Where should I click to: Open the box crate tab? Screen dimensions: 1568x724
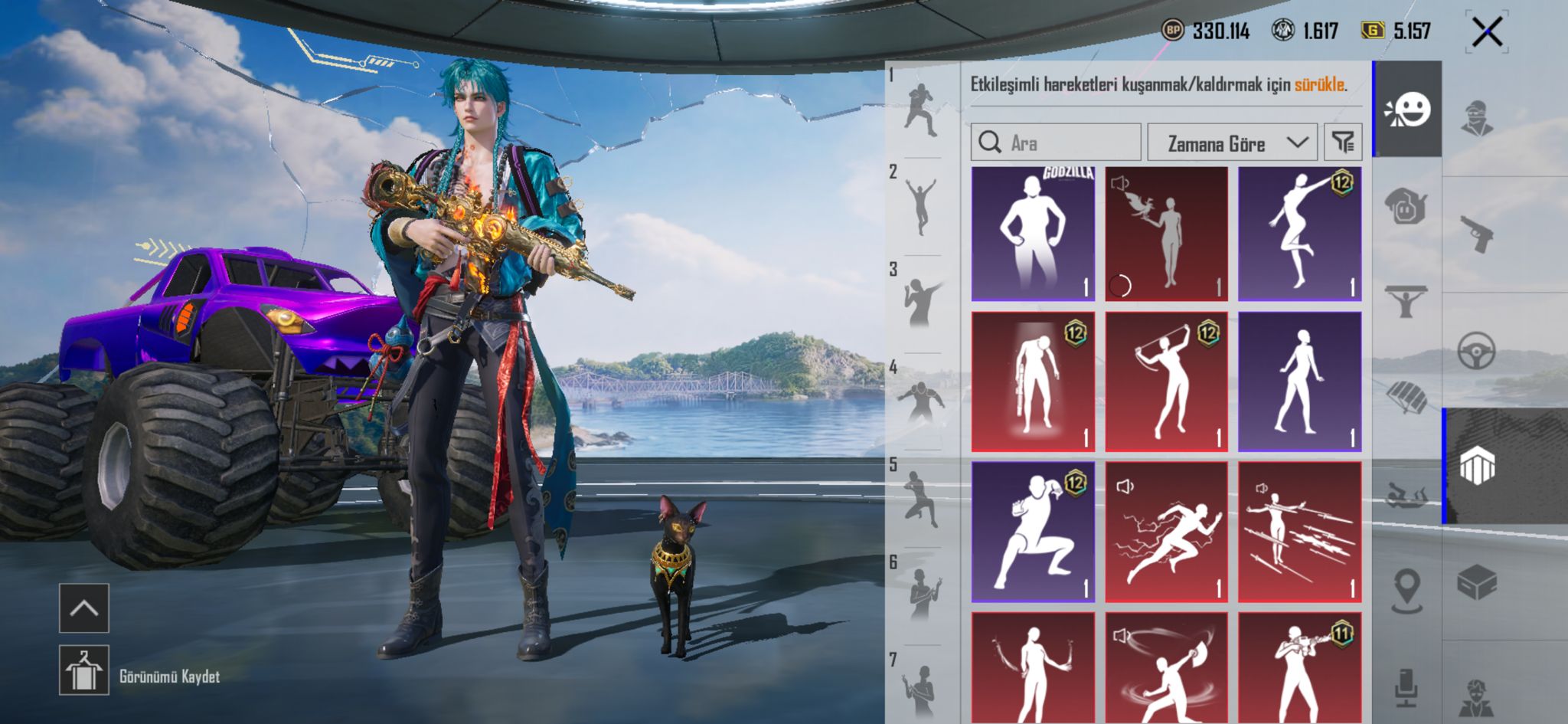1477,584
